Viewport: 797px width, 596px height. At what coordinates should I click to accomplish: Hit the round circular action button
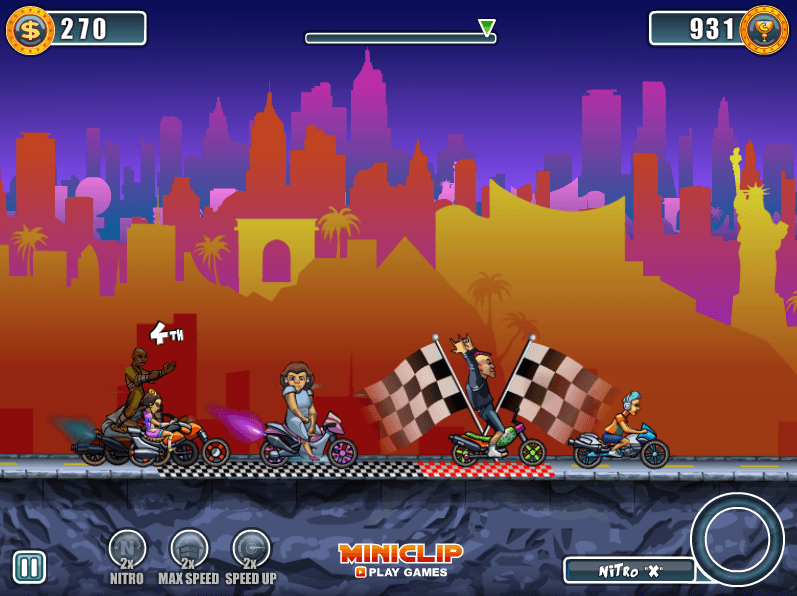coord(737,539)
